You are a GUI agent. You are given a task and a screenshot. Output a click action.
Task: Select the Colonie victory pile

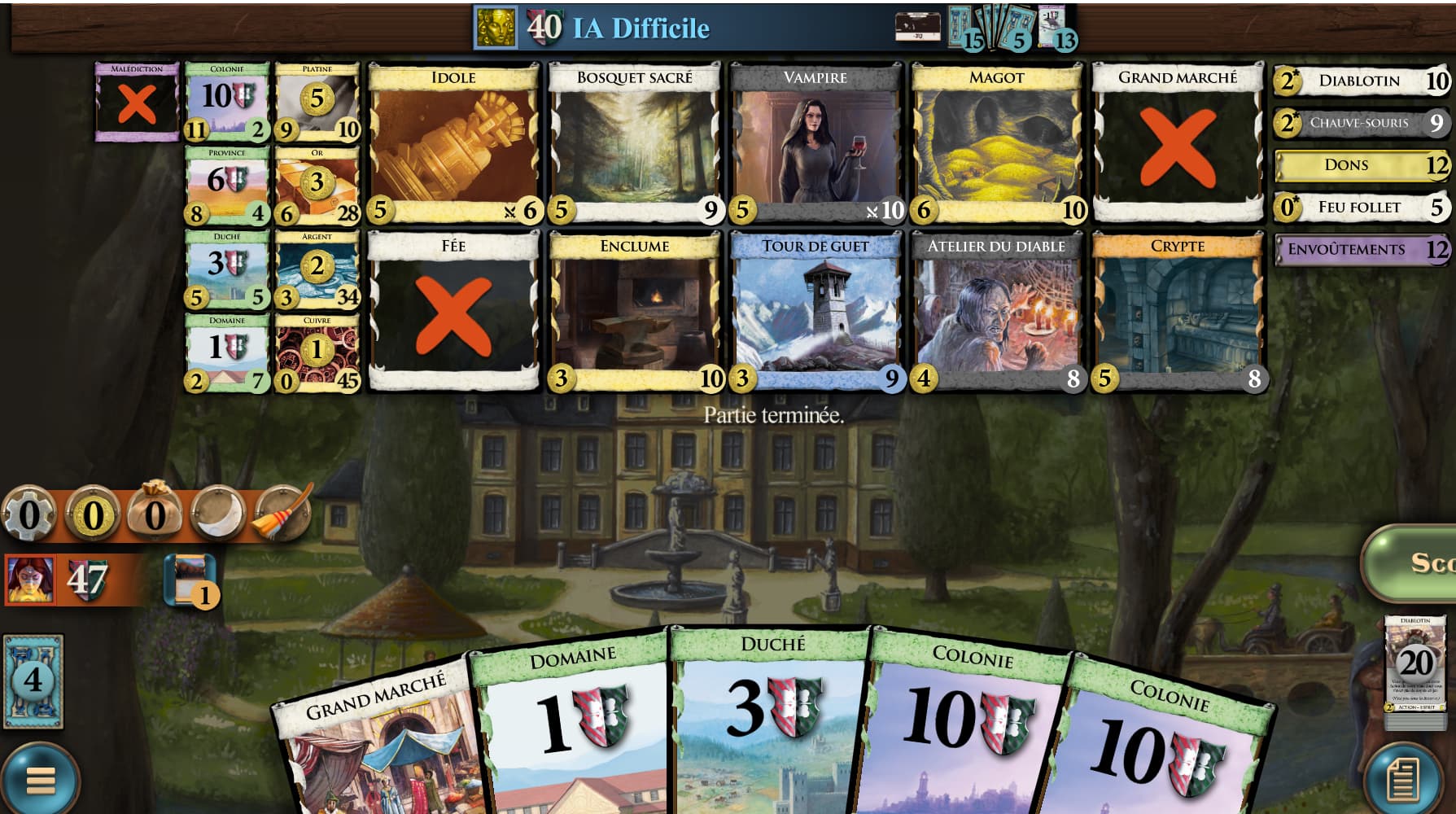coord(227,102)
